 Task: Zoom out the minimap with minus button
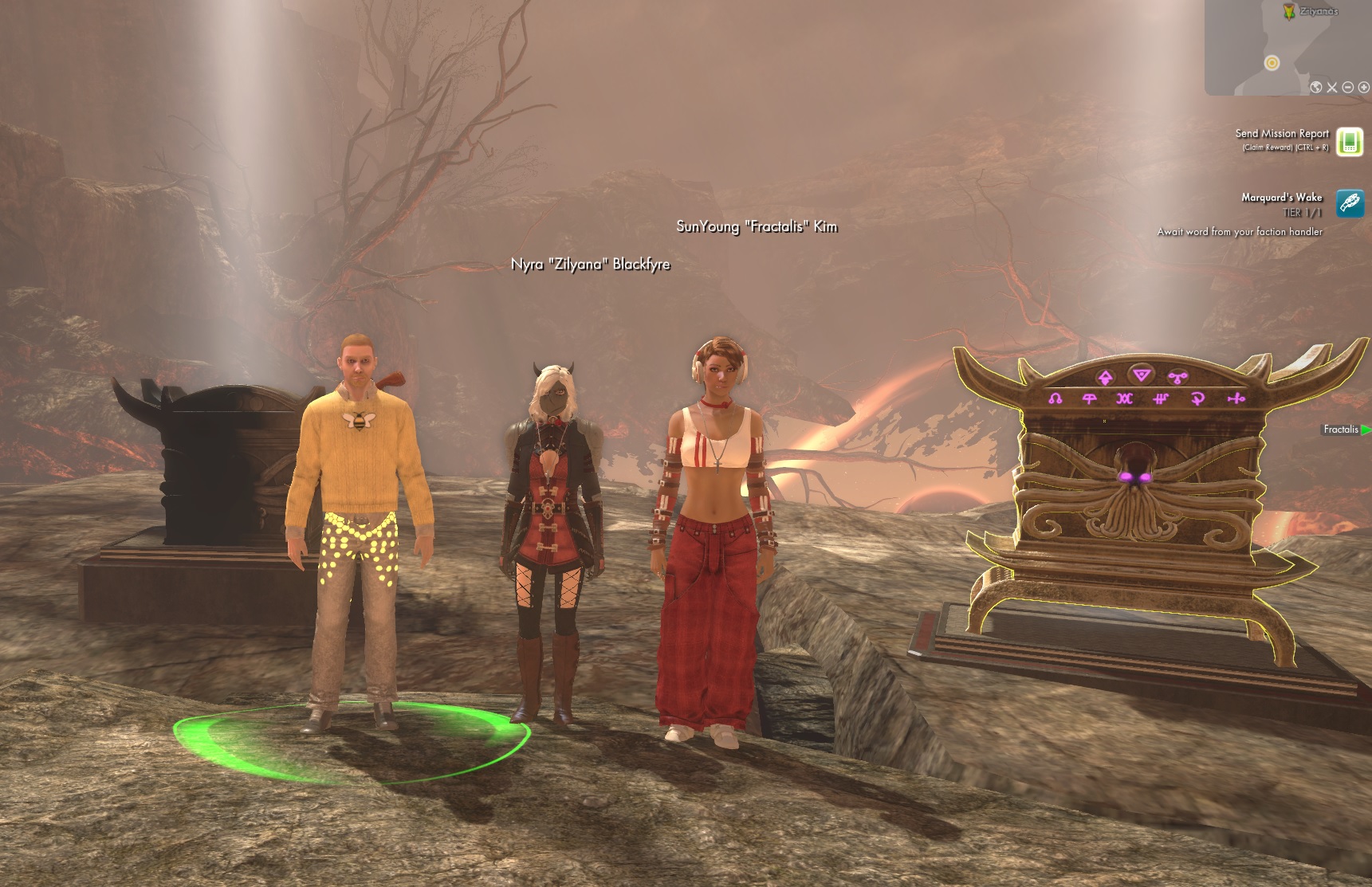(1348, 88)
